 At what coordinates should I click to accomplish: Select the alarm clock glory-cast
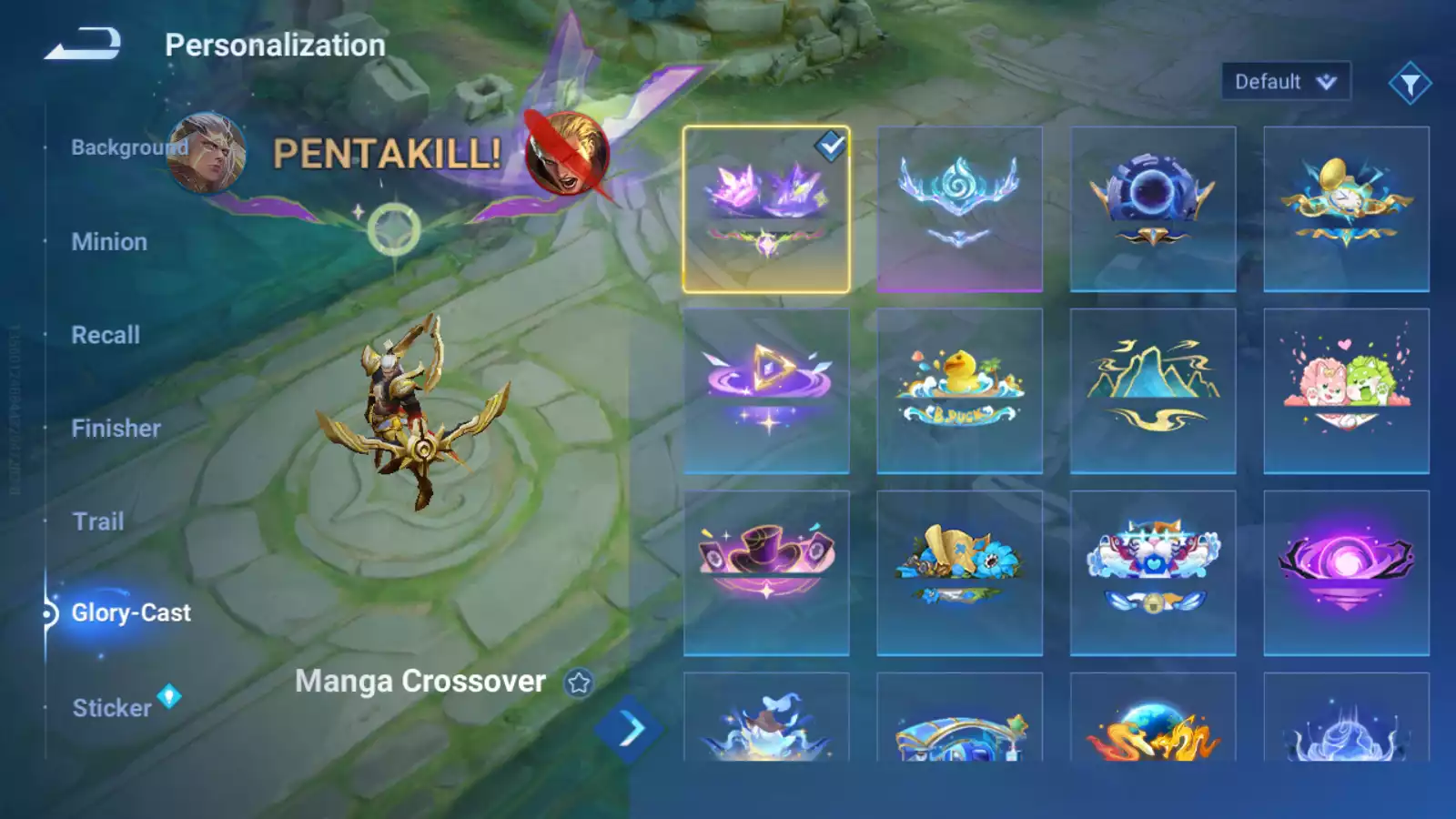(x=1346, y=209)
